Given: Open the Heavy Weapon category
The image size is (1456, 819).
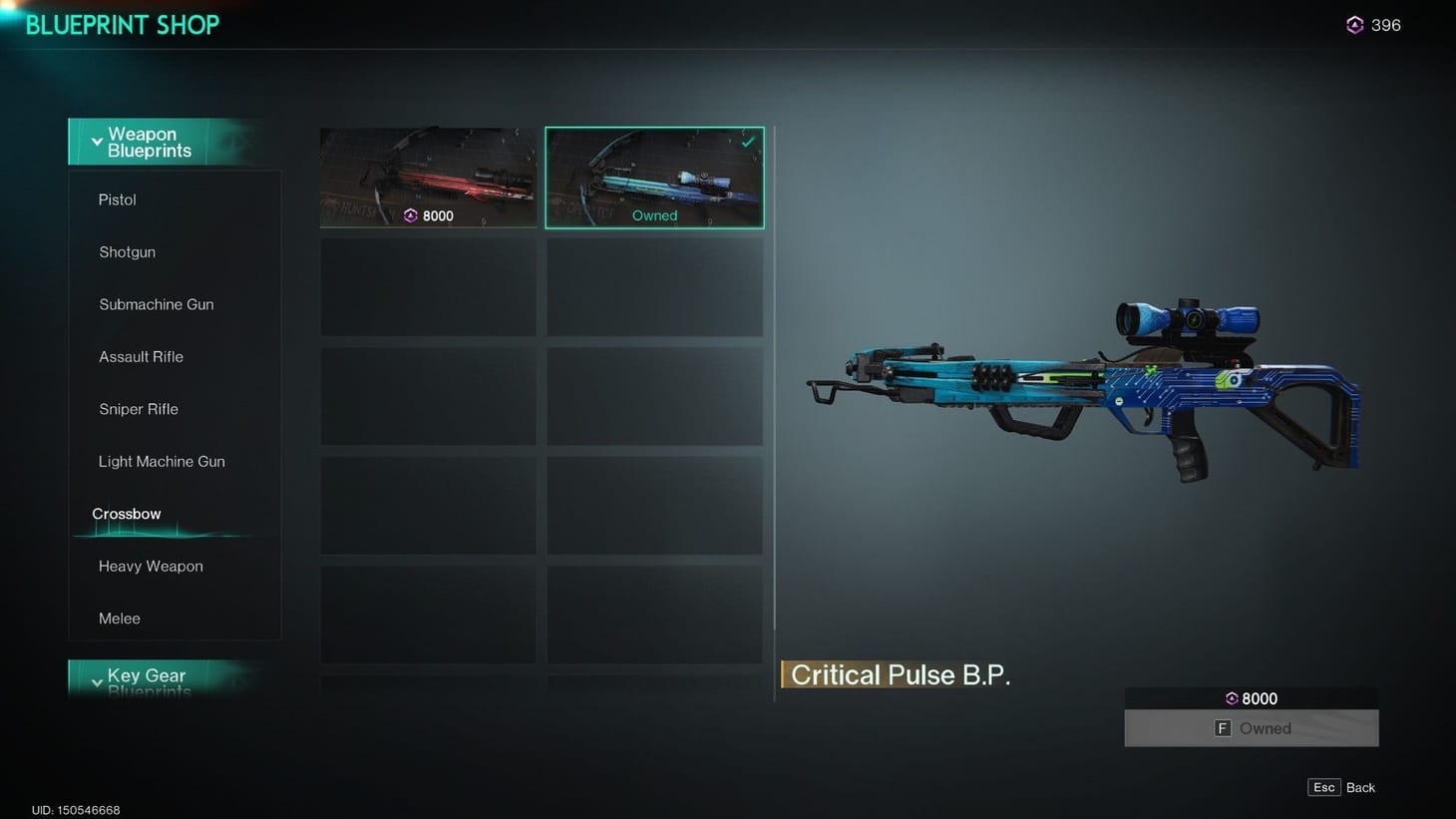Looking at the screenshot, I should [151, 566].
